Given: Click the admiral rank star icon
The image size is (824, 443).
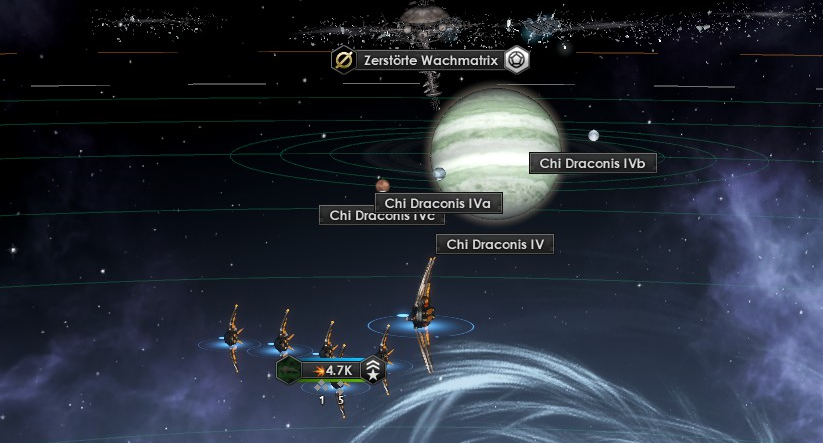Looking at the screenshot, I should (x=373, y=370).
